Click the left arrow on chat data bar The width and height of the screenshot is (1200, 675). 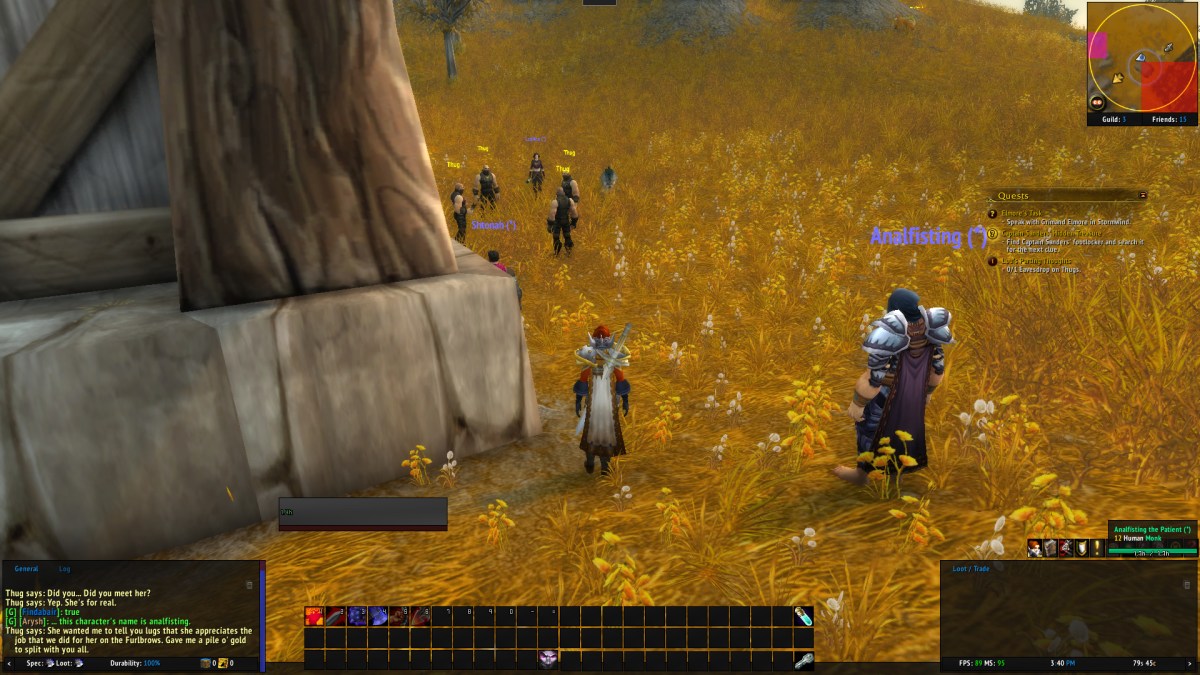(x=9, y=663)
